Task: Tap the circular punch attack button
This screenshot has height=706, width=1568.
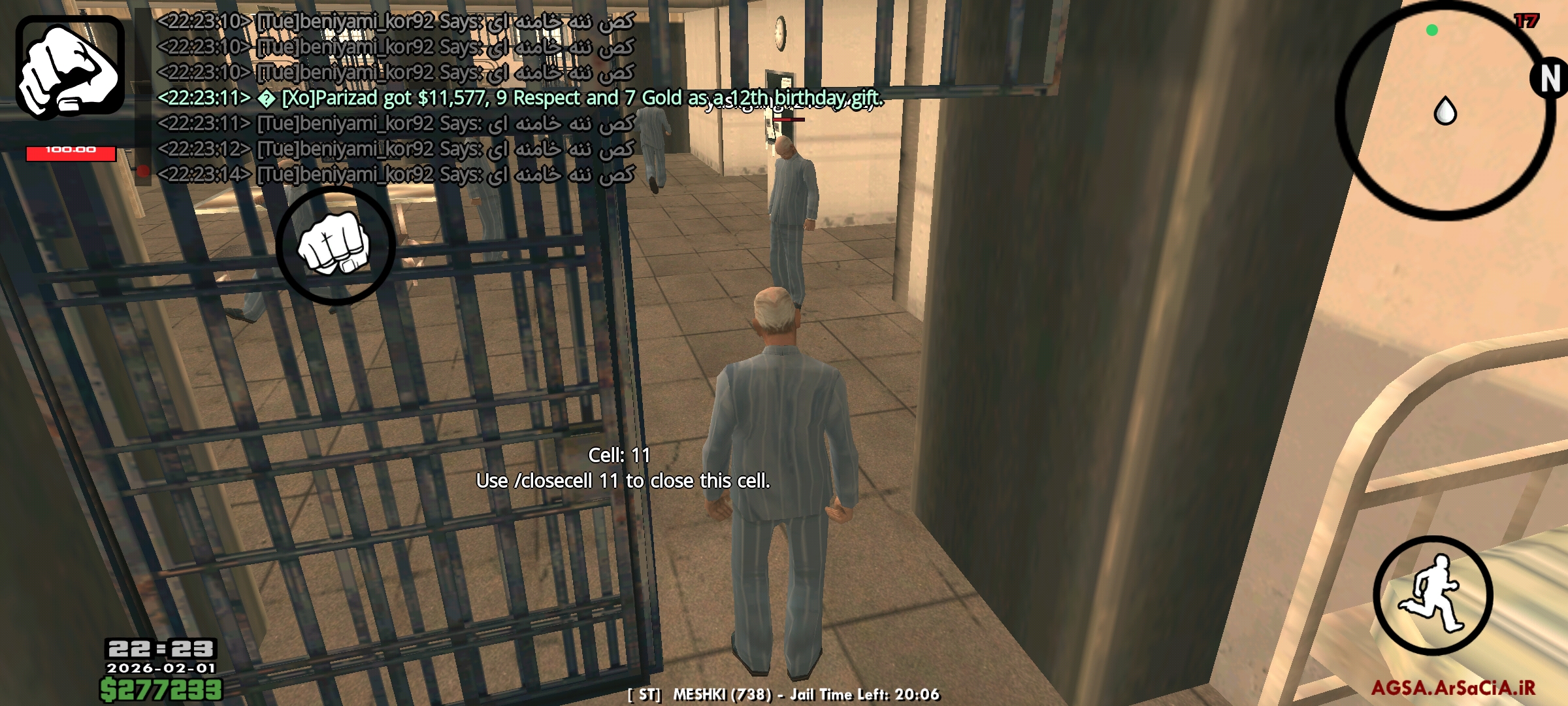Action: [x=335, y=246]
